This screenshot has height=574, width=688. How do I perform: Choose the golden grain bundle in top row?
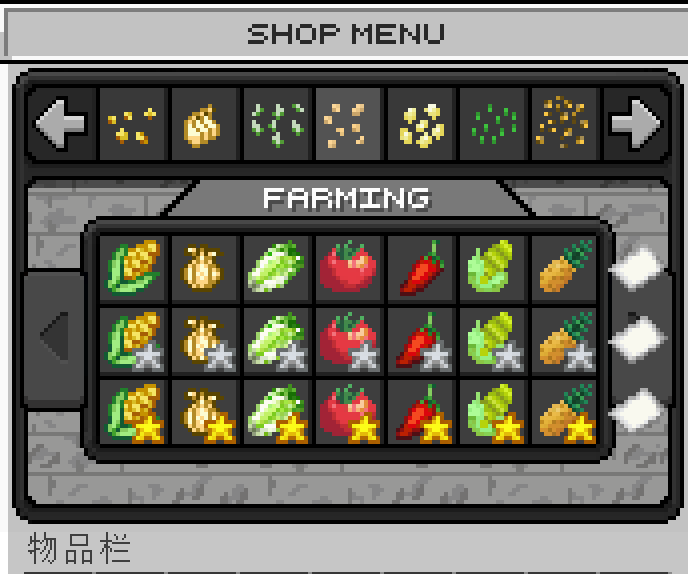tap(205, 124)
